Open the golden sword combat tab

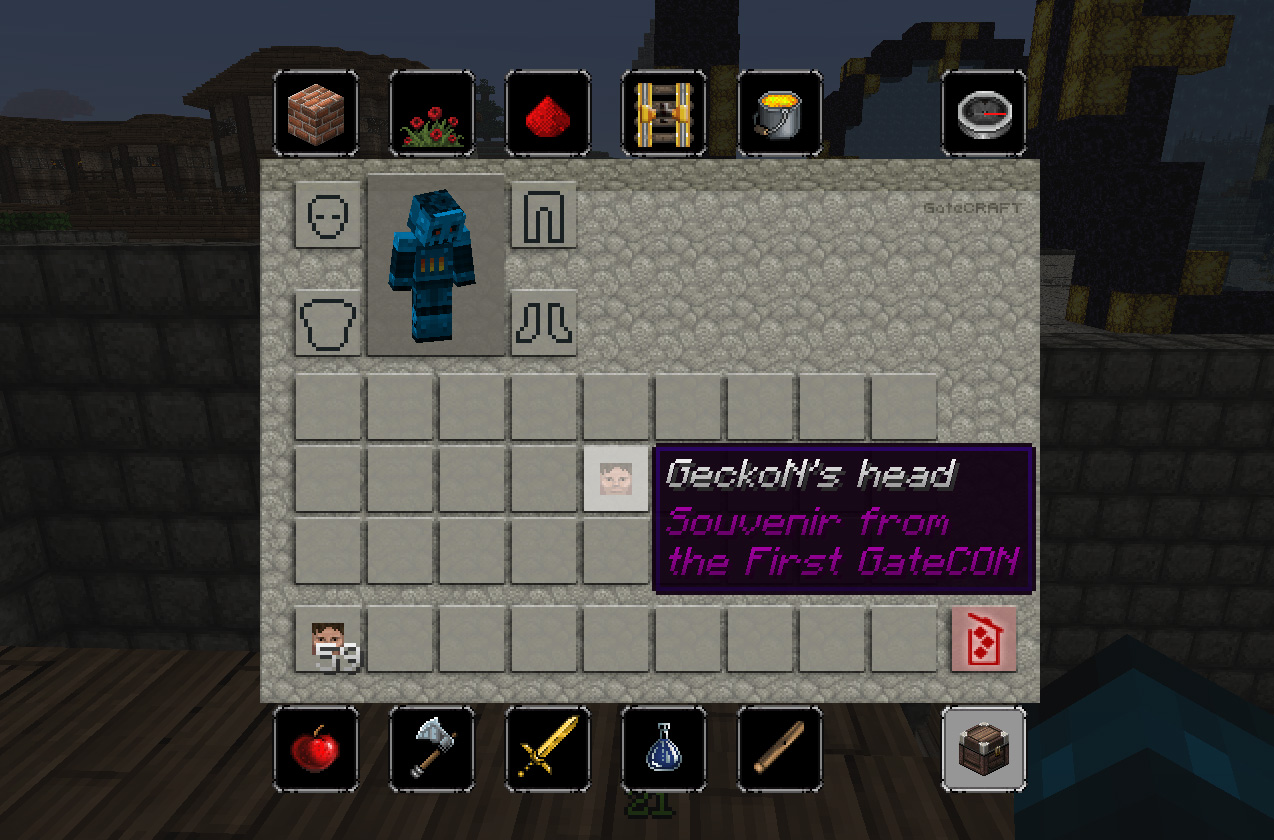(548, 749)
